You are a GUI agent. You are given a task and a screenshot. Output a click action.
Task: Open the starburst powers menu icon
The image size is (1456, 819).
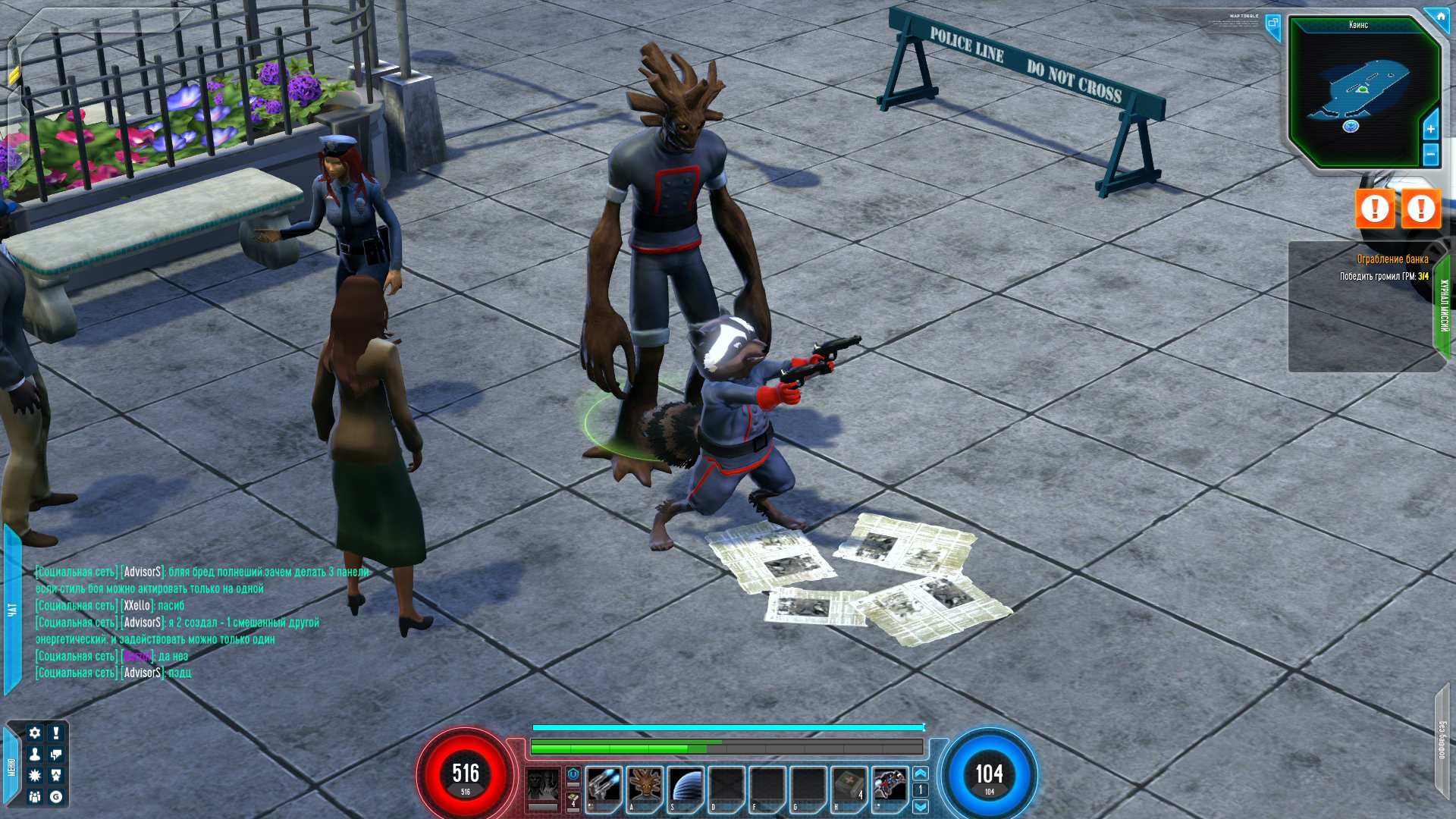(35, 775)
